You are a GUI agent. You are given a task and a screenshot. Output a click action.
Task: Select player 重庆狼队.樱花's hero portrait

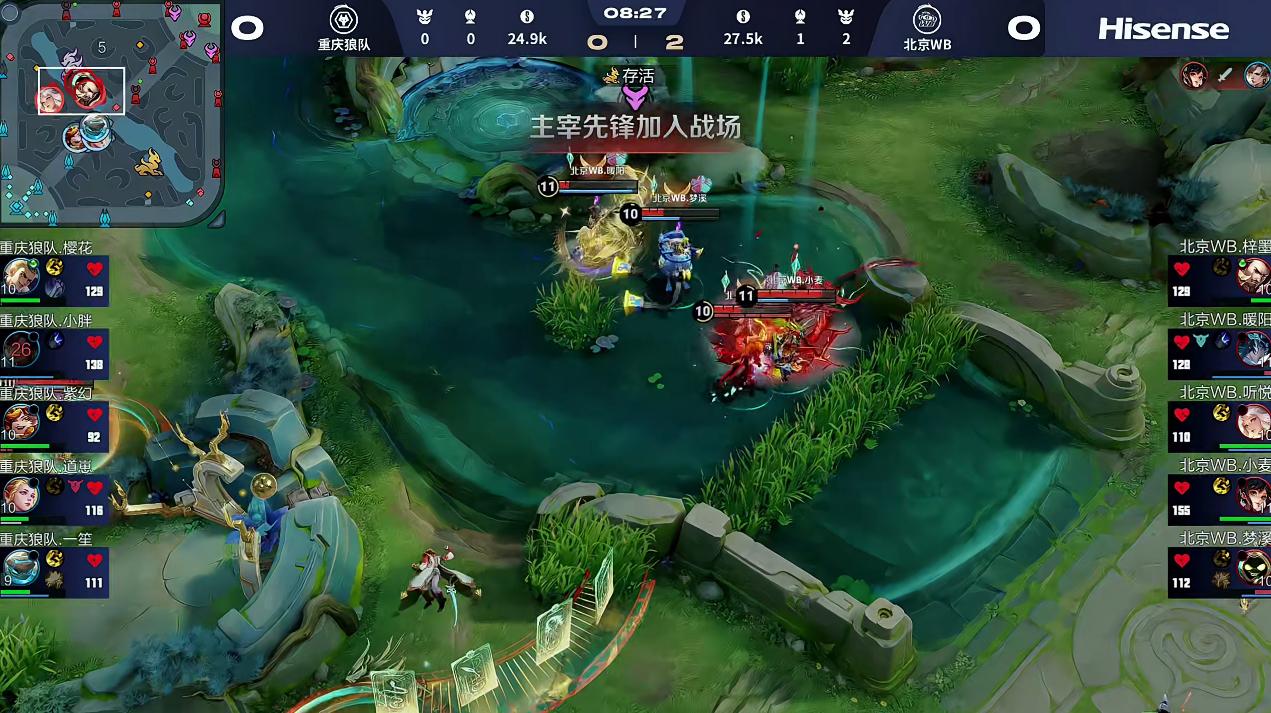click(x=20, y=277)
